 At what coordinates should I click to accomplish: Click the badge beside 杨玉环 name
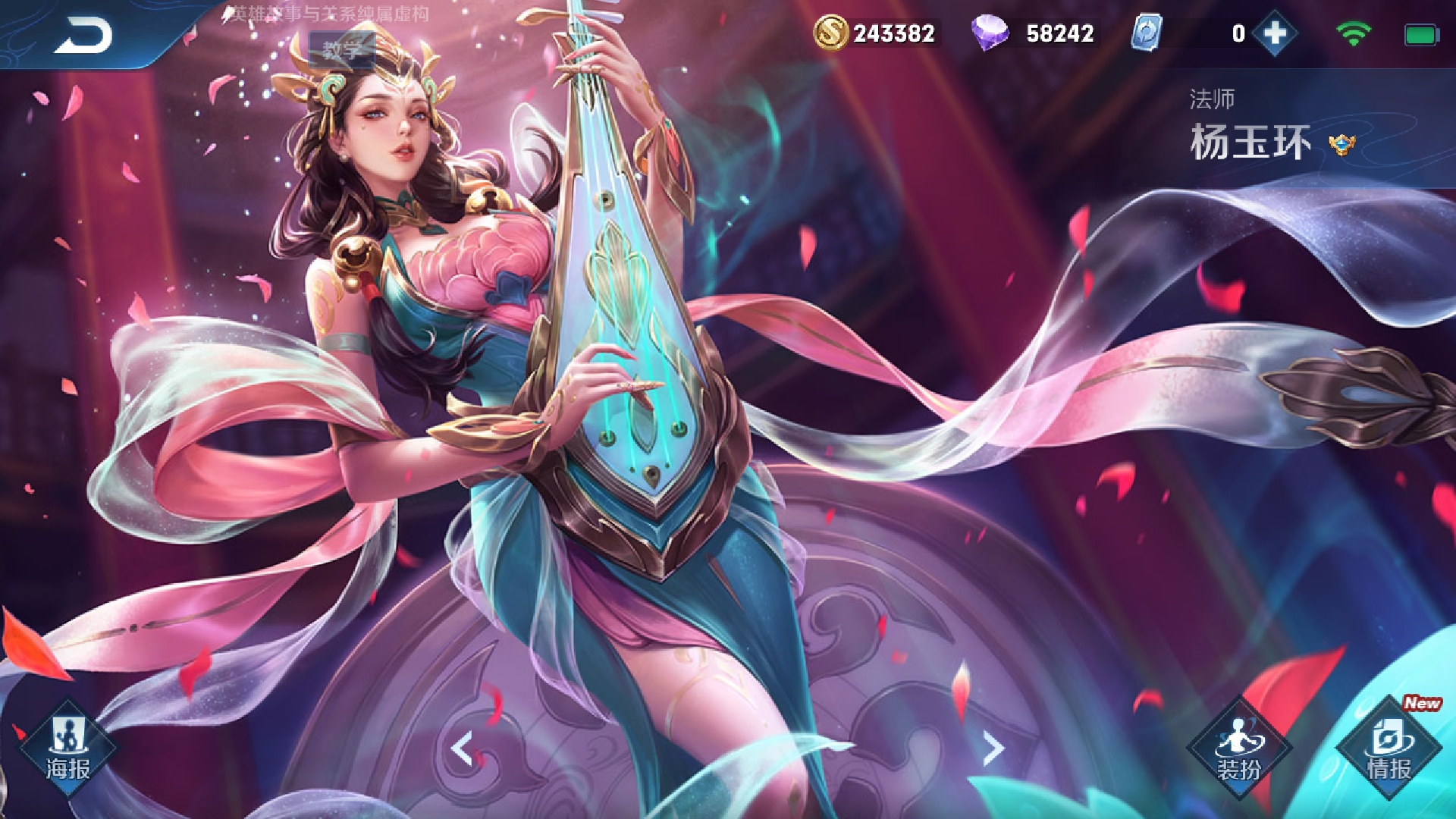1341,143
